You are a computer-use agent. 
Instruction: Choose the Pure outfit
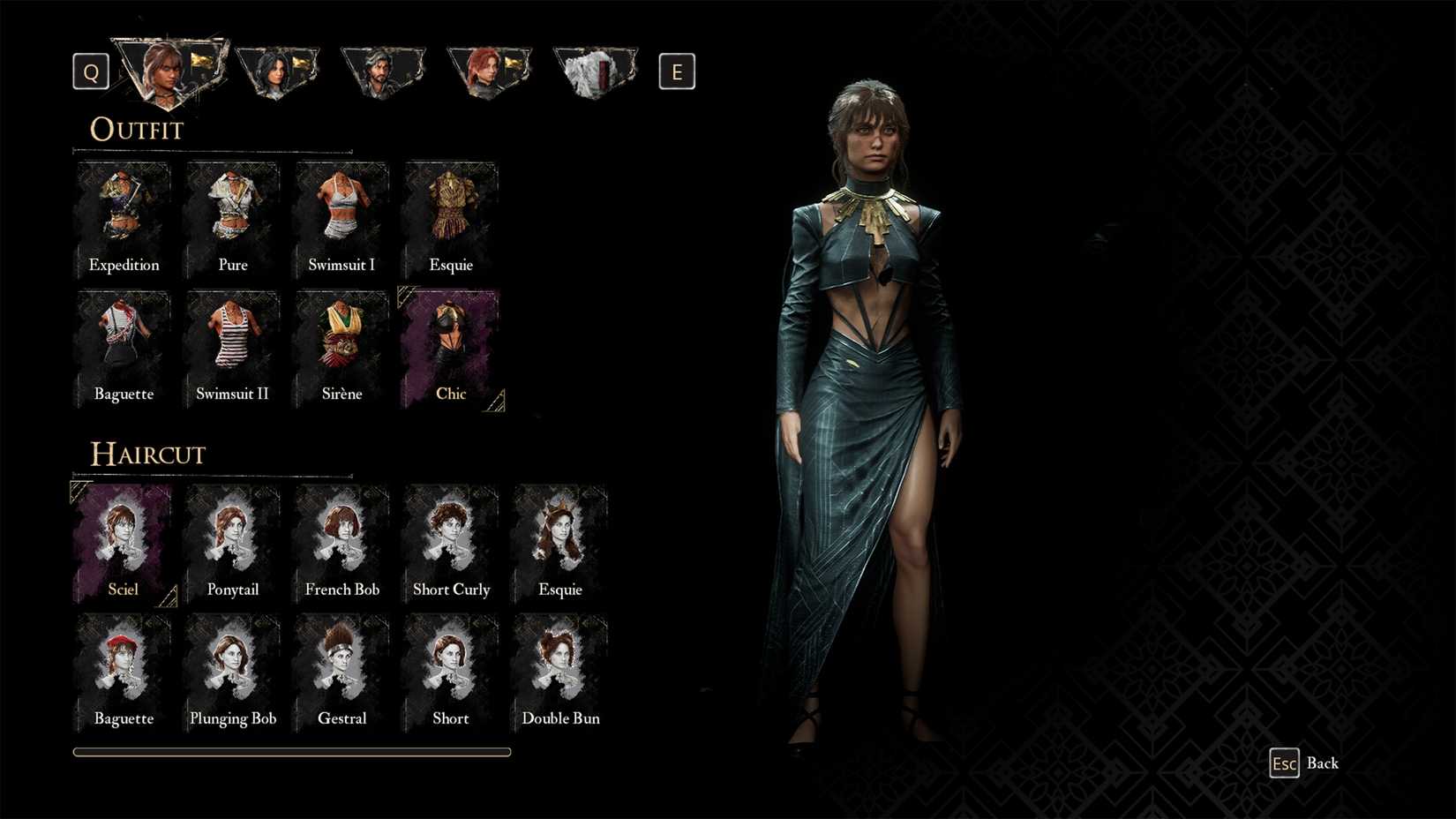[x=233, y=221]
